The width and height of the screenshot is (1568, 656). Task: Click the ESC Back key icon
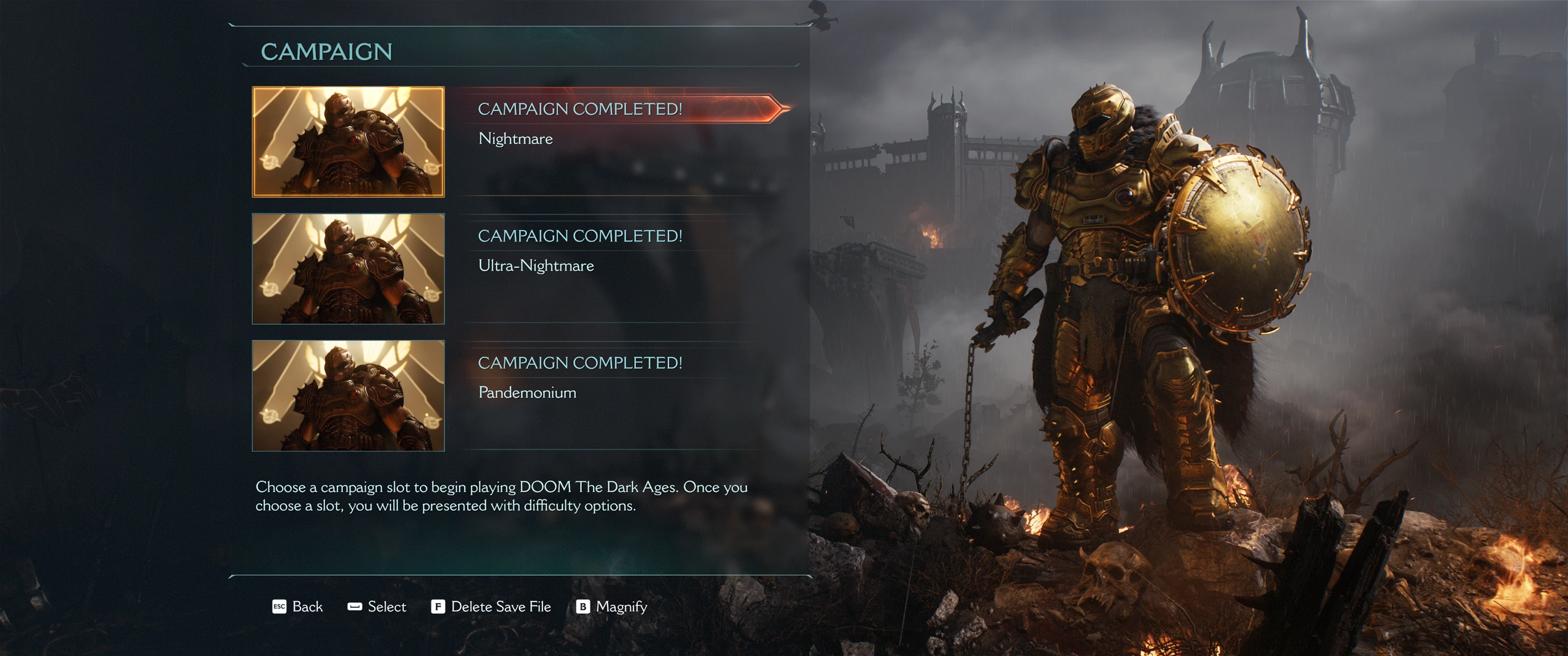(x=280, y=606)
